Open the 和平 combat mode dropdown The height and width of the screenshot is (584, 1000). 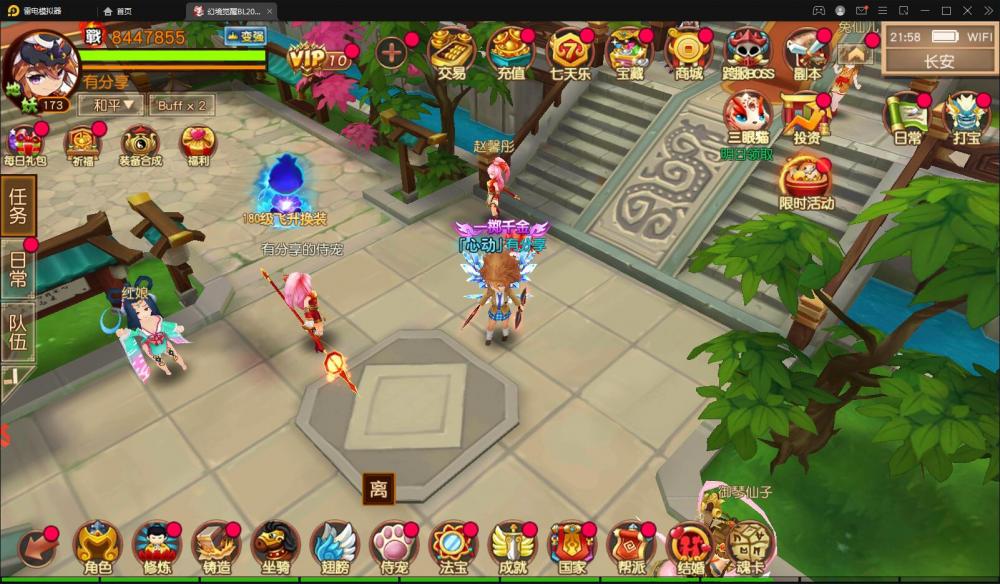click(113, 105)
